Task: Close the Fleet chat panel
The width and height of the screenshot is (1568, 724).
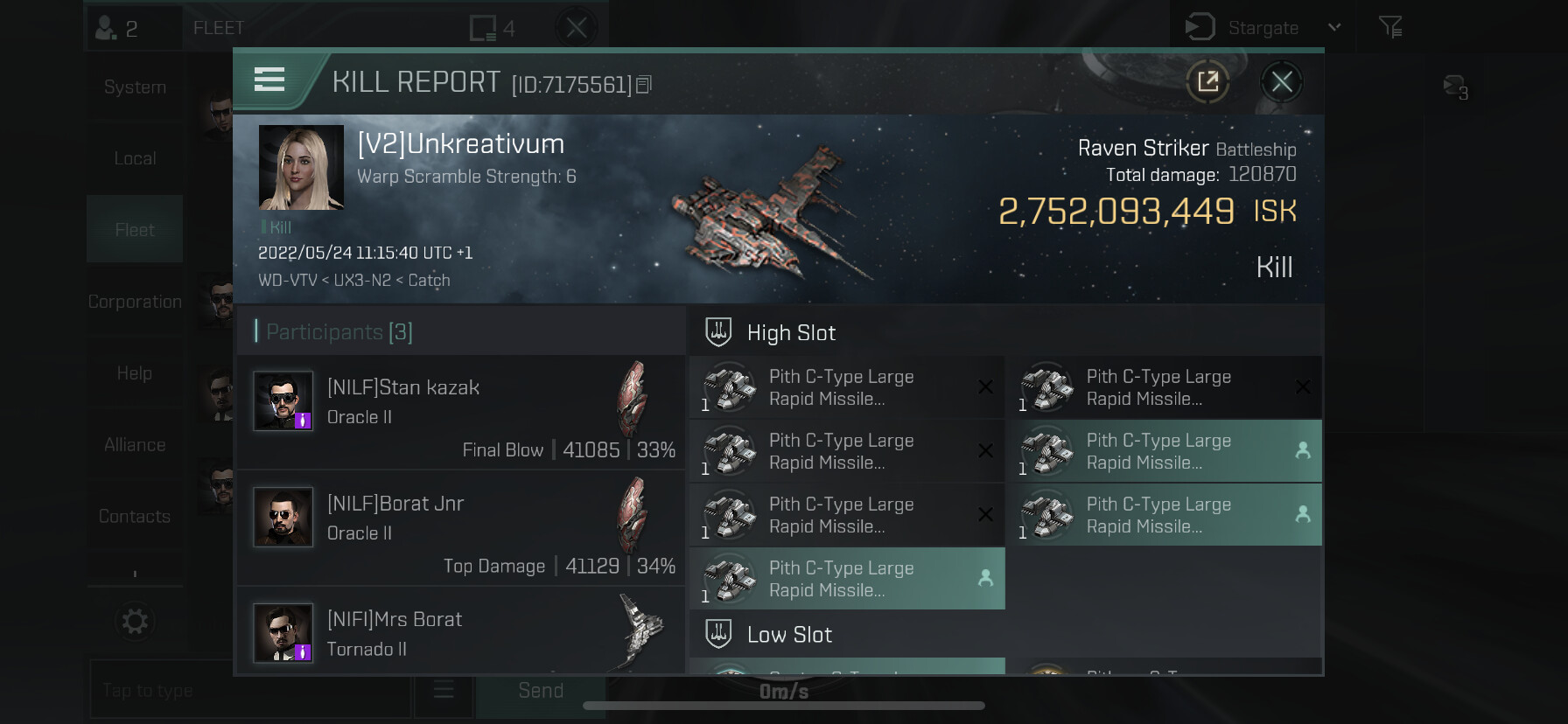Action: (x=576, y=28)
